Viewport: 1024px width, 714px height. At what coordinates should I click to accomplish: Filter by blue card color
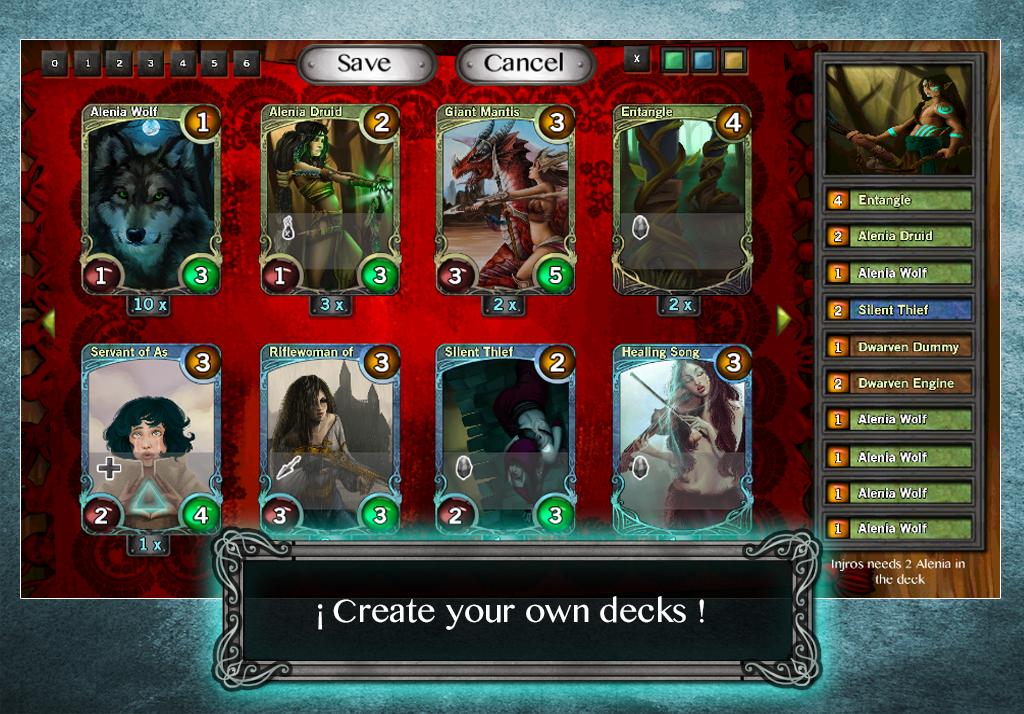coord(703,59)
